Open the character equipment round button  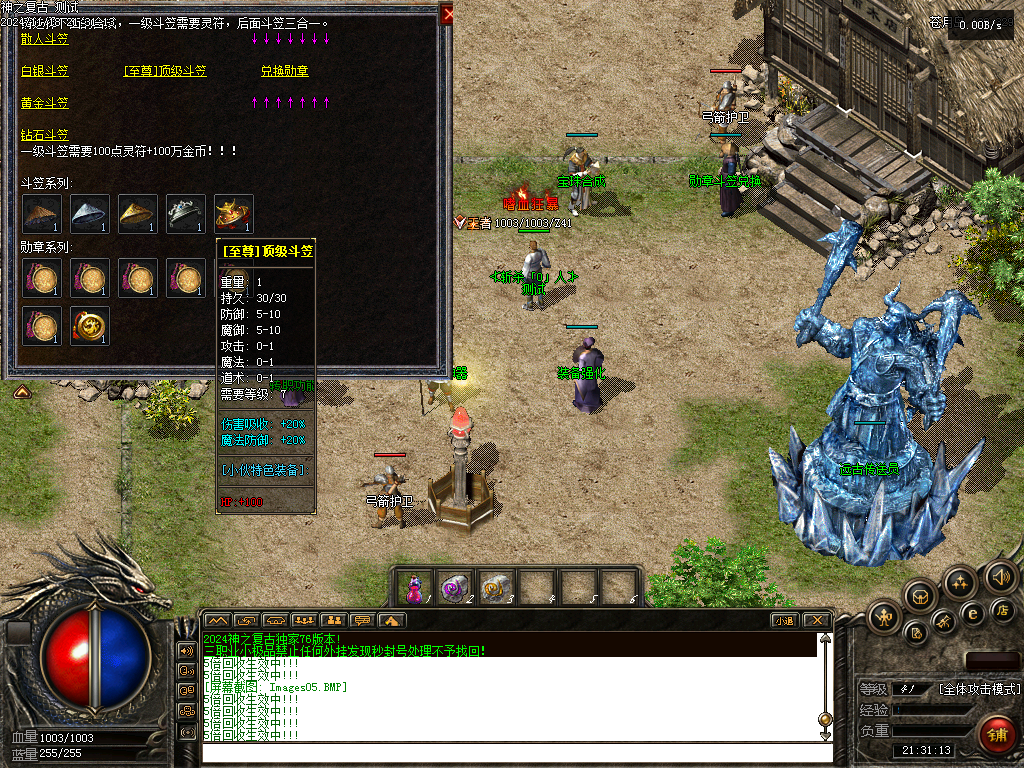[885, 617]
